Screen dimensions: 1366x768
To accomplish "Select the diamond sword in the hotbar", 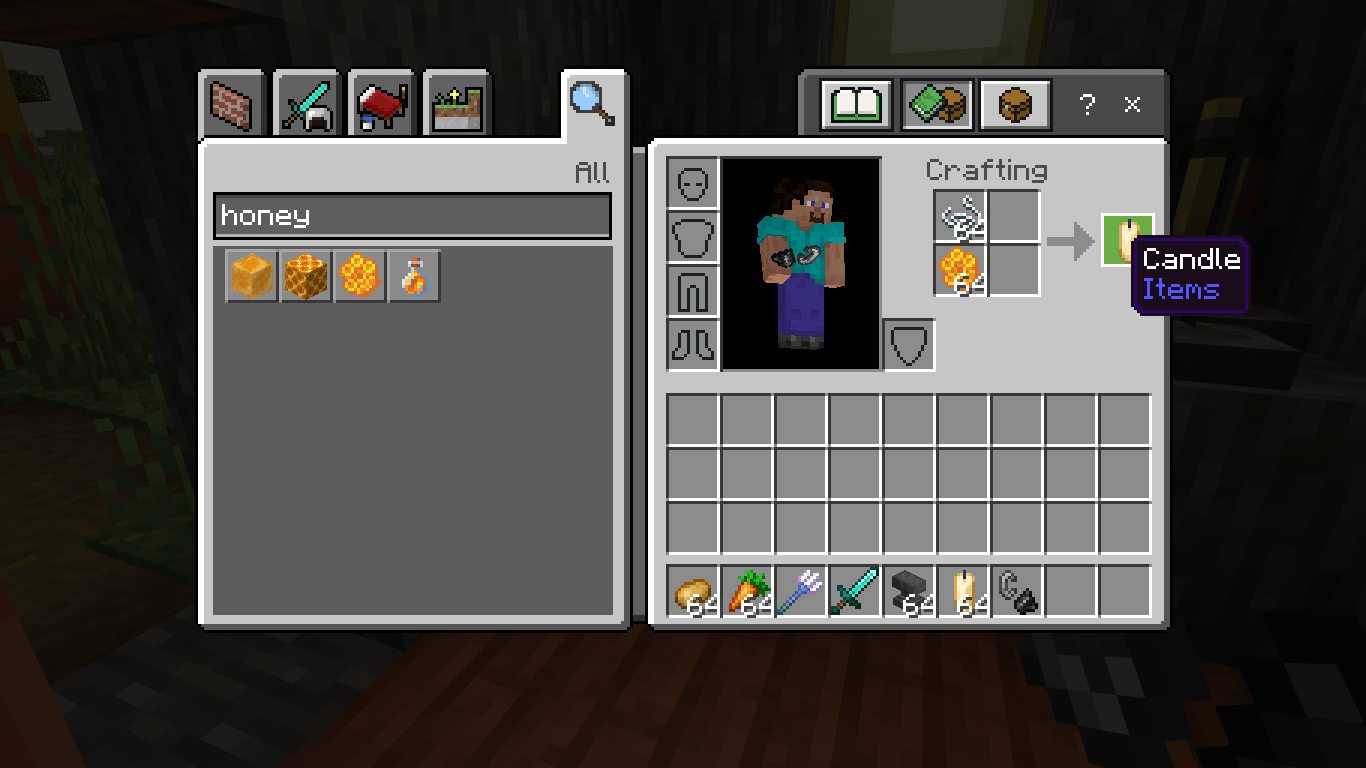I will coord(855,592).
